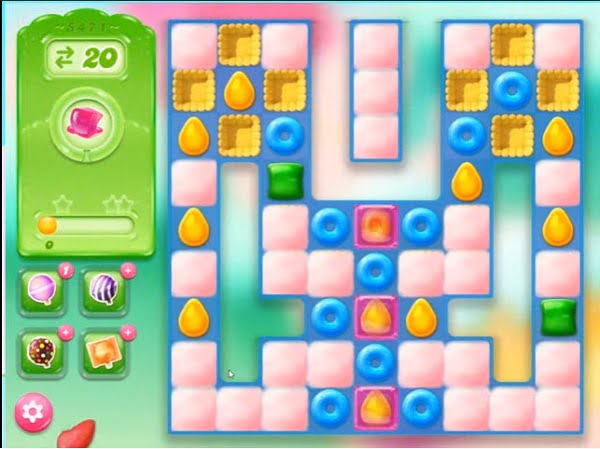Activate the purple striped lollipop booster

105,292
